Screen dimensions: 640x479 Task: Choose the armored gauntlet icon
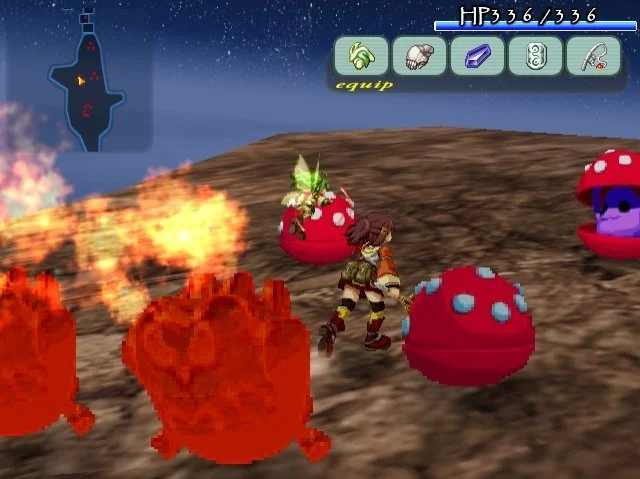point(419,57)
